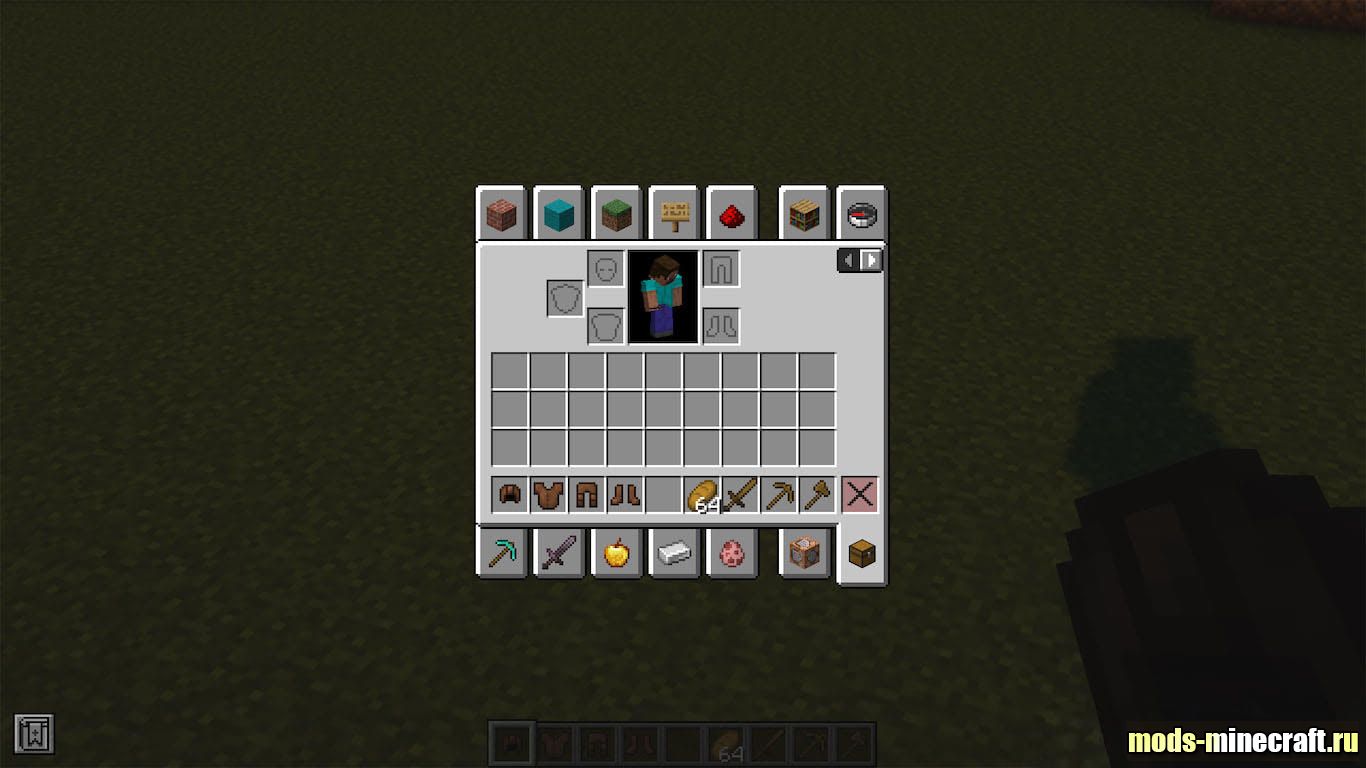The image size is (1366, 768).
Task: Open the brick block creative tab
Action: pyautogui.click(x=501, y=214)
